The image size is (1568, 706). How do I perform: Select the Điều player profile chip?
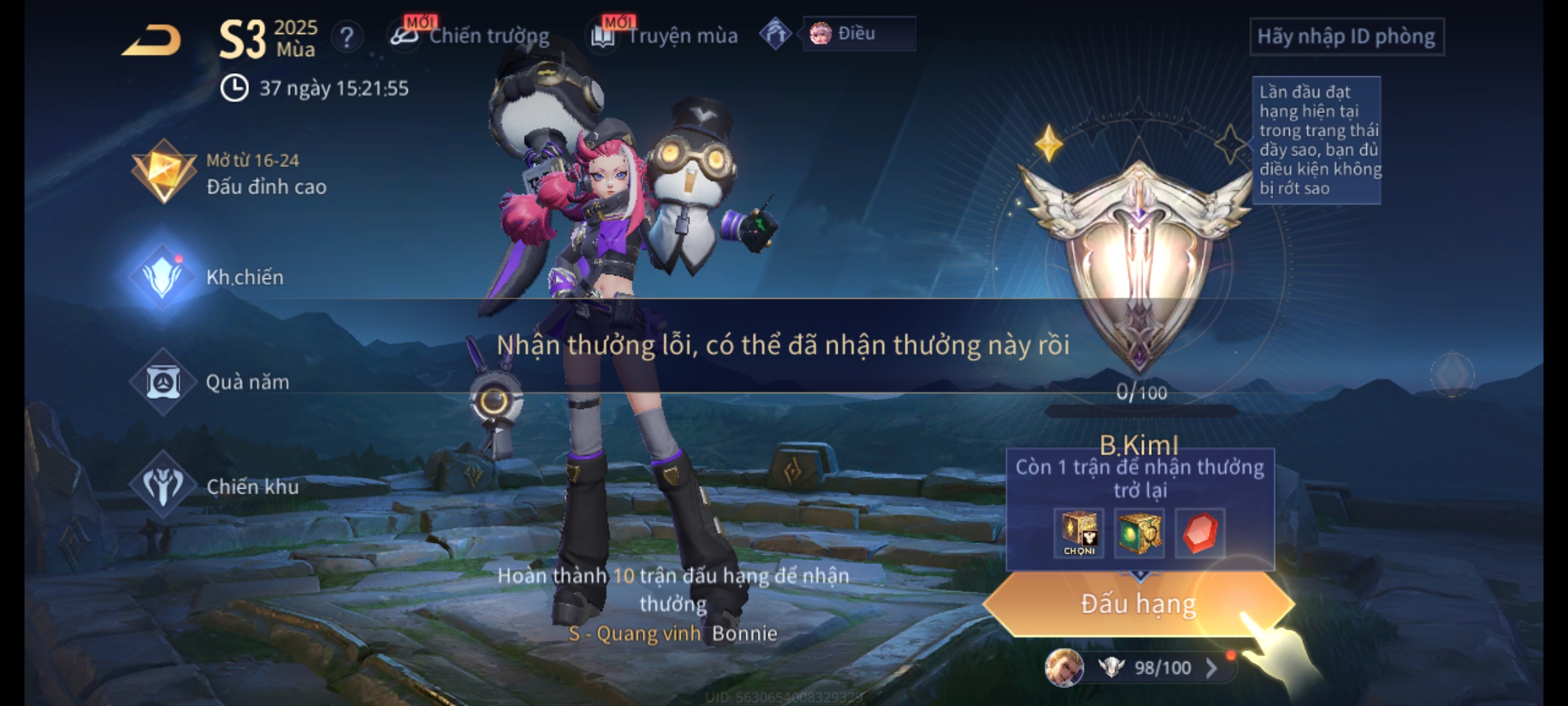pos(857,34)
